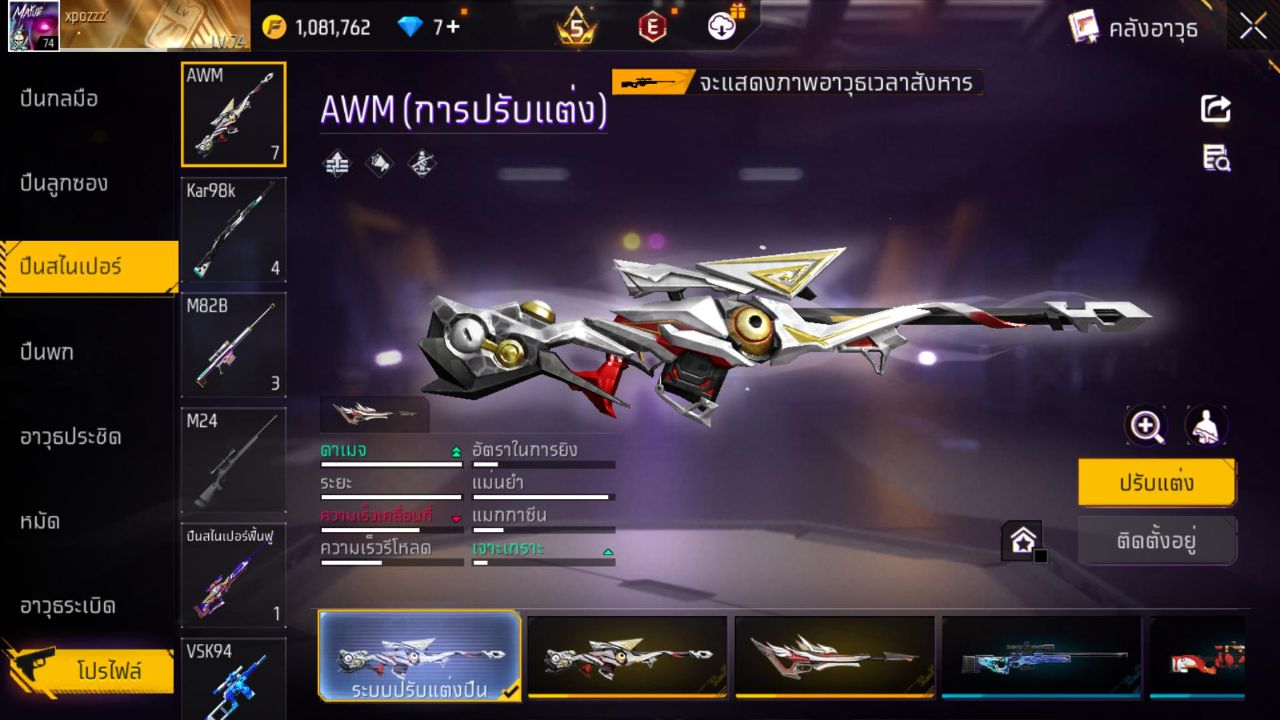Click the gift download icon in top bar
The width and height of the screenshot is (1280, 720).
720,27
